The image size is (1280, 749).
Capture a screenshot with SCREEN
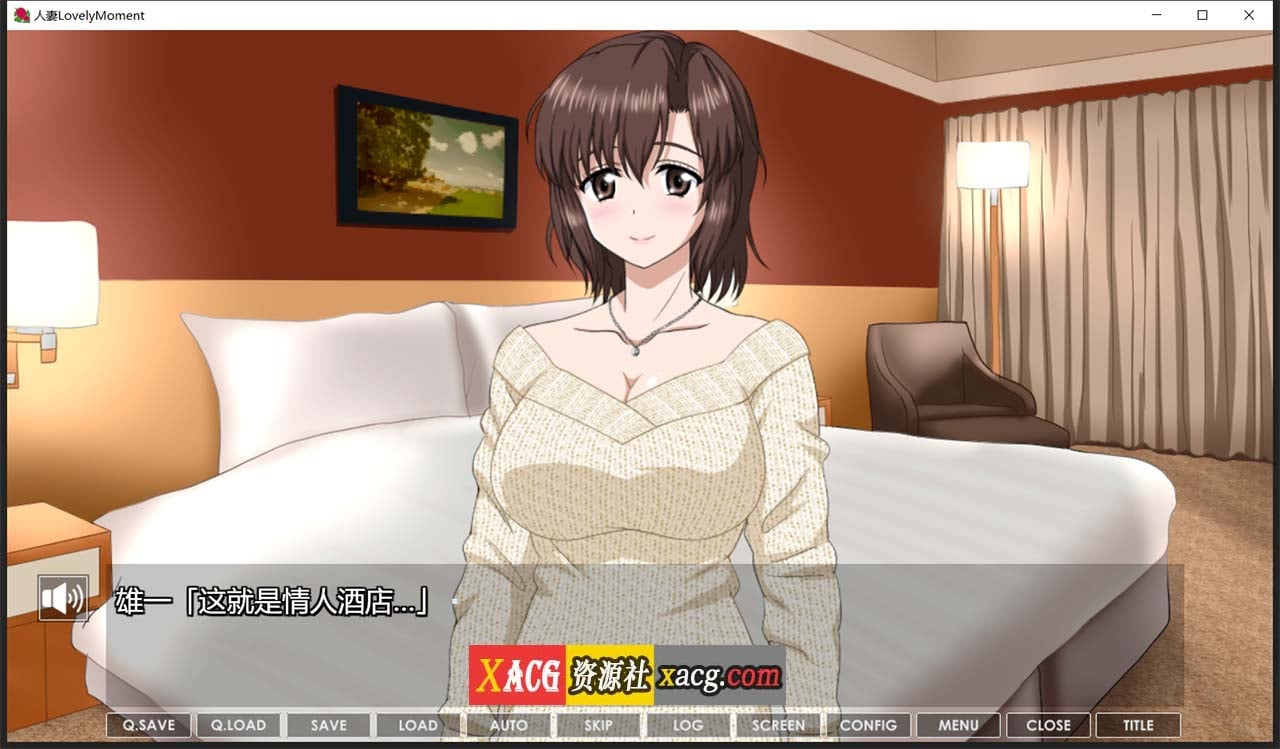(778, 724)
